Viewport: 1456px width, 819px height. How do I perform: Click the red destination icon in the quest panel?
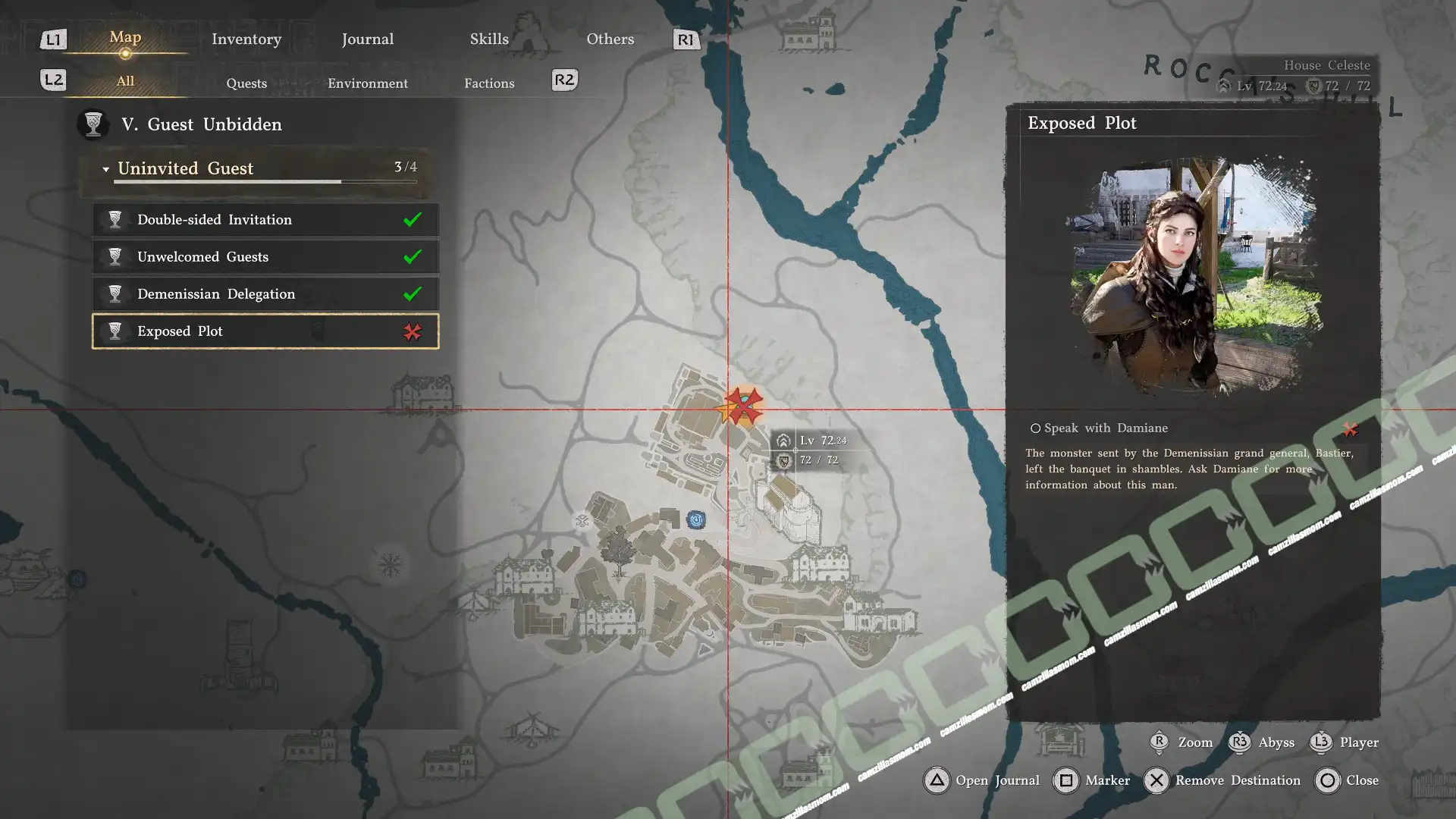click(x=413, y=331)
